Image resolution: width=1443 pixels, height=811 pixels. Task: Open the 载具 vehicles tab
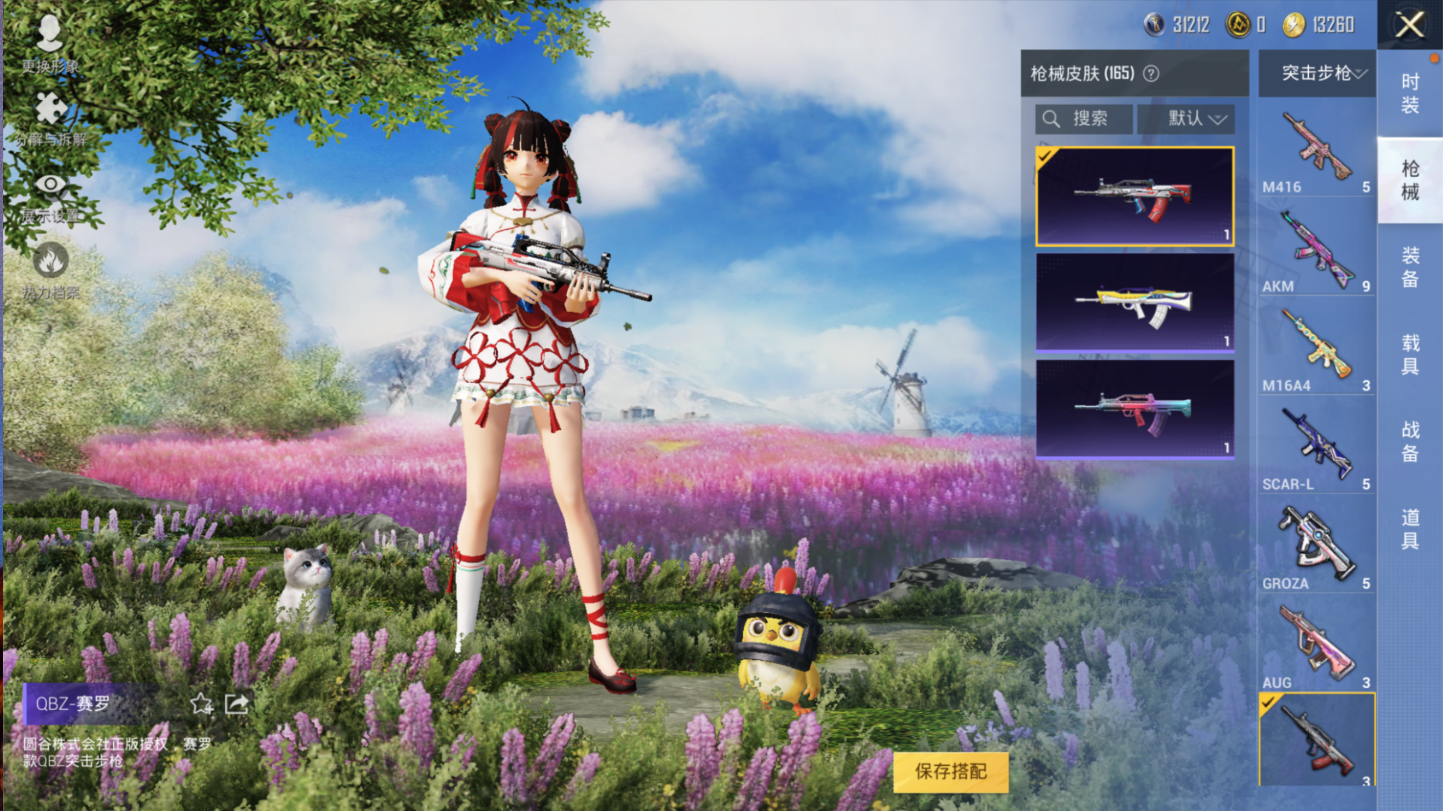pos(1410,355)
